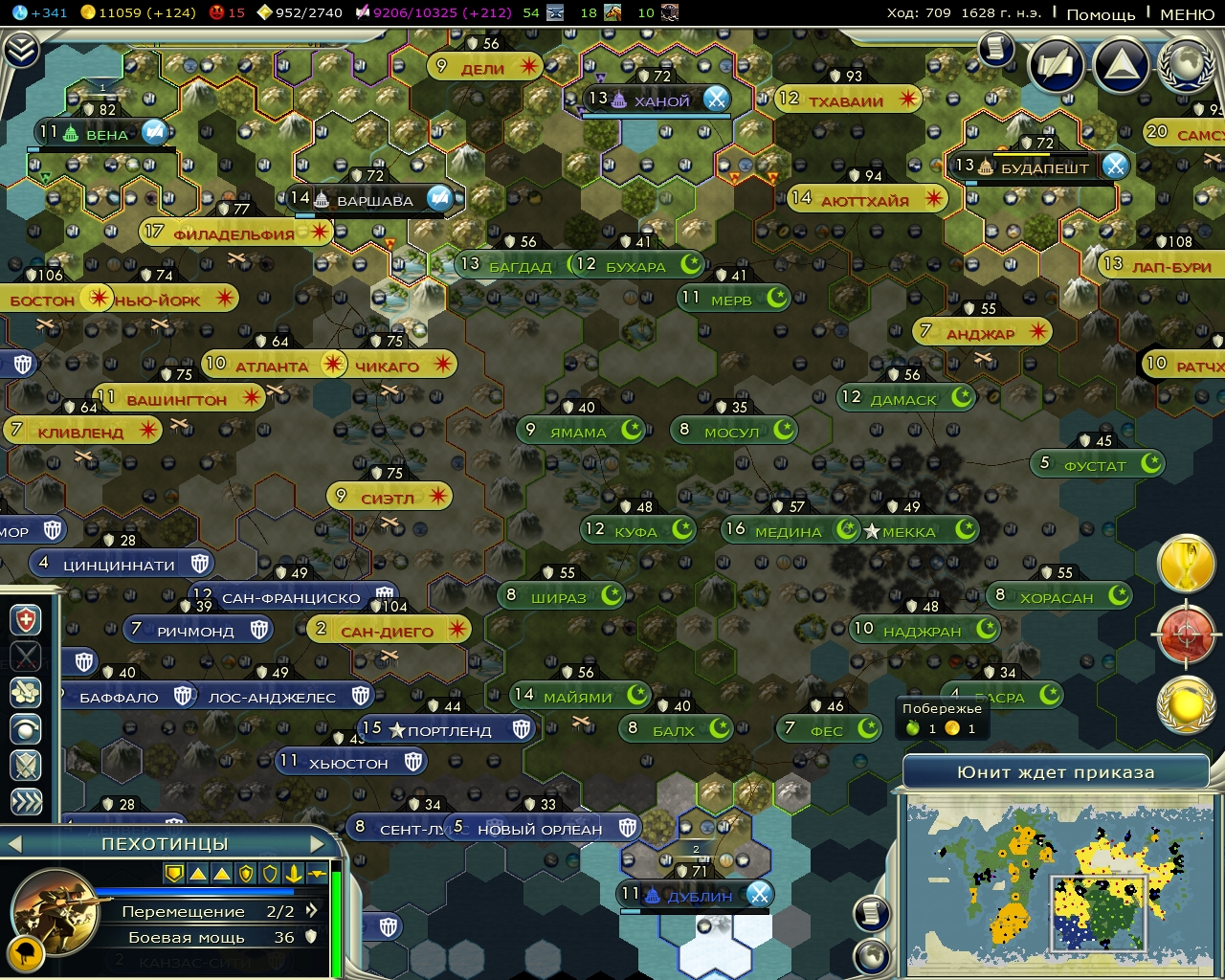Click the helmet badge on the unit portrait
The image size is (1225, 980).
tap(27, 955)
